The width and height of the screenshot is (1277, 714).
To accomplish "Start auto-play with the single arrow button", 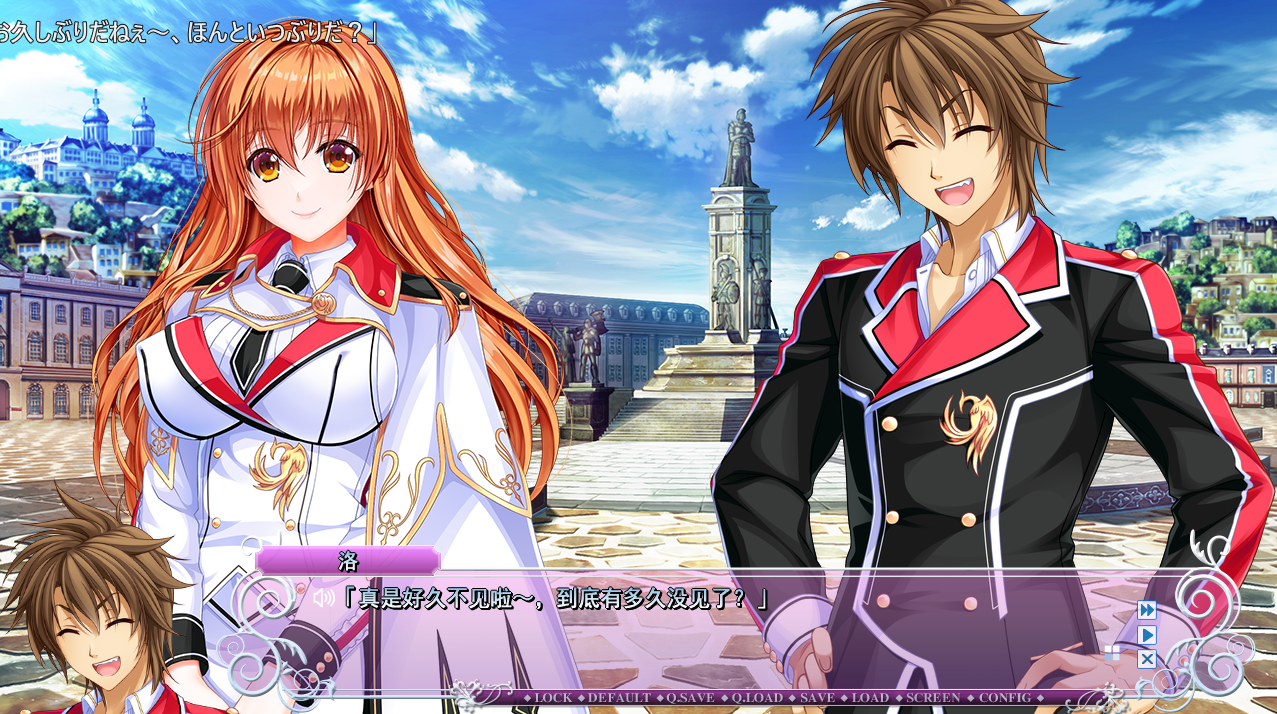I will pos(1147,634).
